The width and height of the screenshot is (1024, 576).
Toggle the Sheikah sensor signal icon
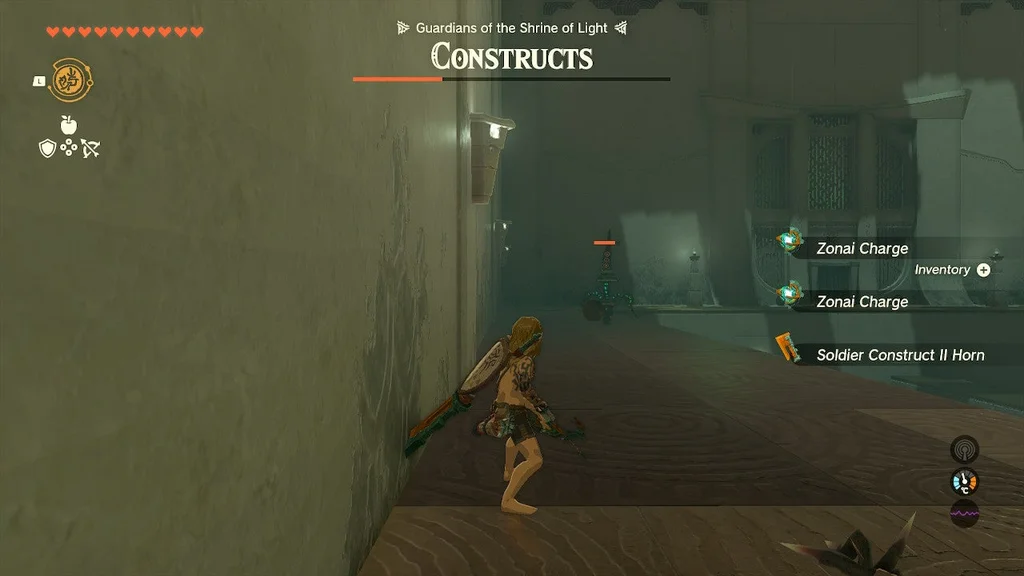pyautogui.click(x=964, y=450)
